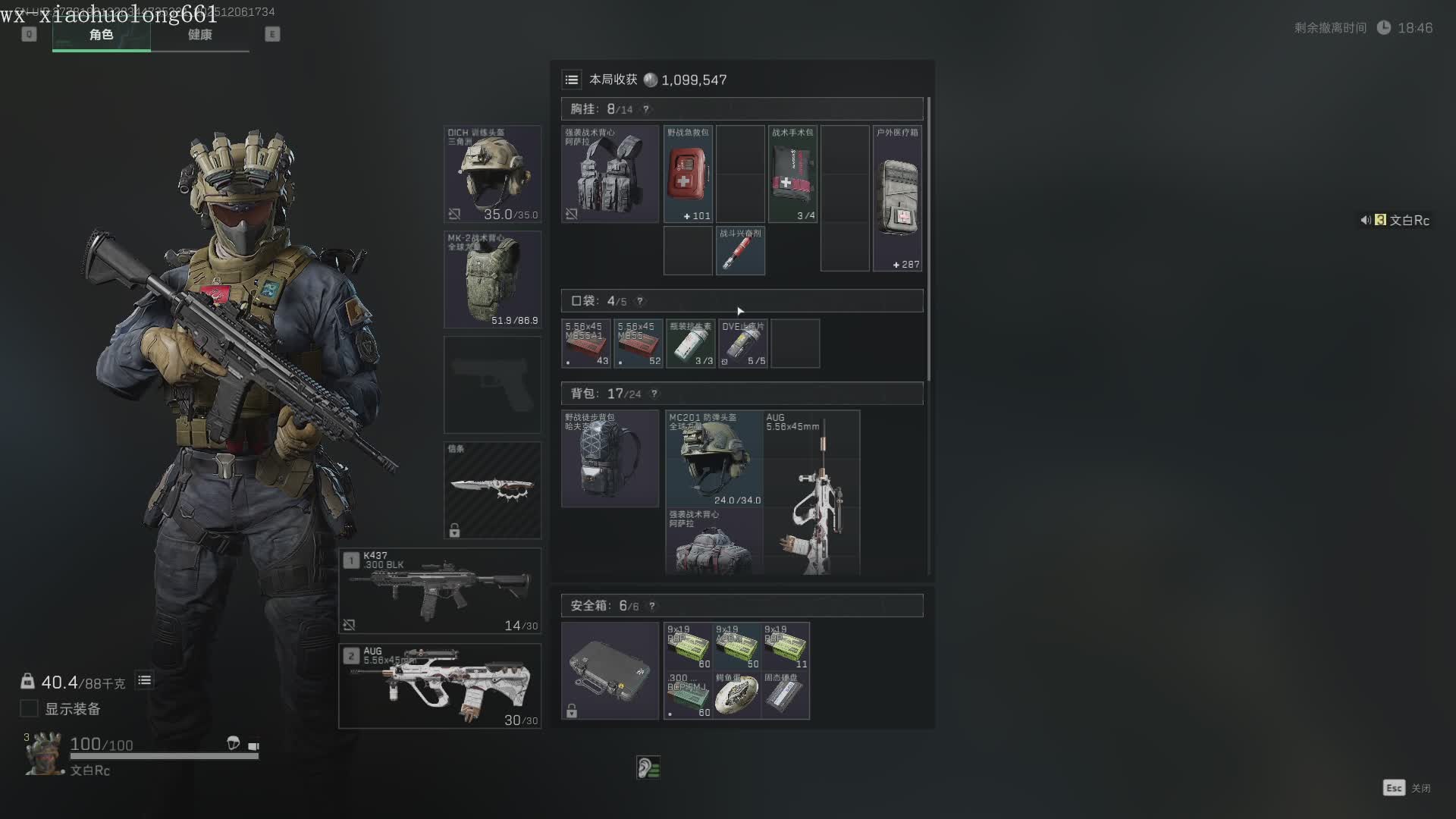Show the 胸挂 chest rig help tooltip
The width and height of the screenshot is (1456, 819).
pos(646,109)
